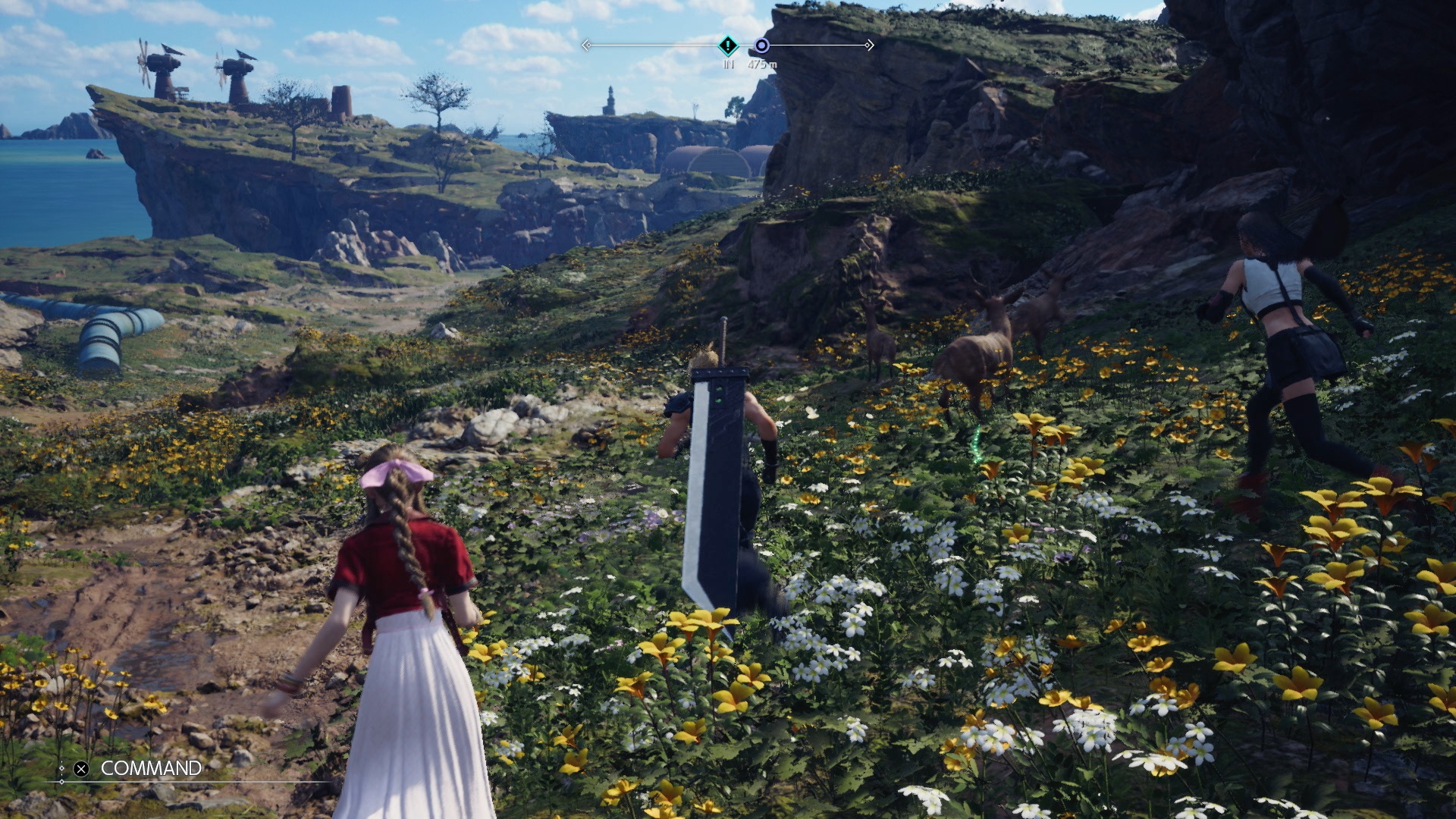Click the left arrow end of the compass bar
This screenshot has height=819, width=1456.
click(587, 45)
